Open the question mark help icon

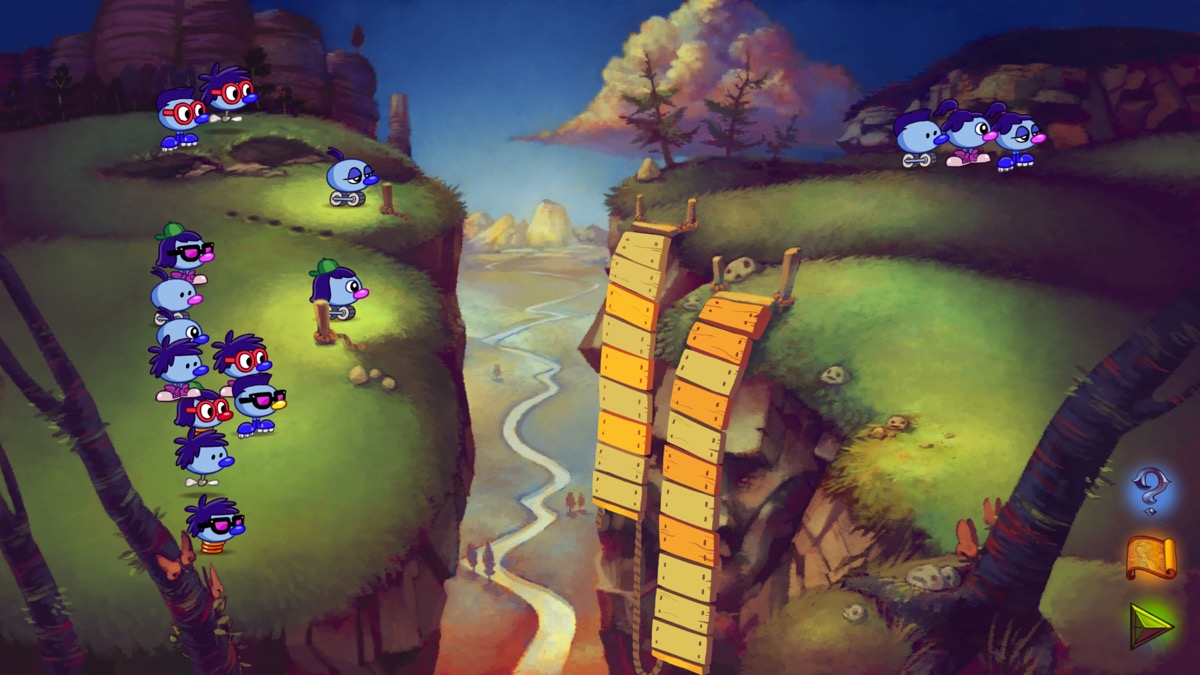[1149, 490]
